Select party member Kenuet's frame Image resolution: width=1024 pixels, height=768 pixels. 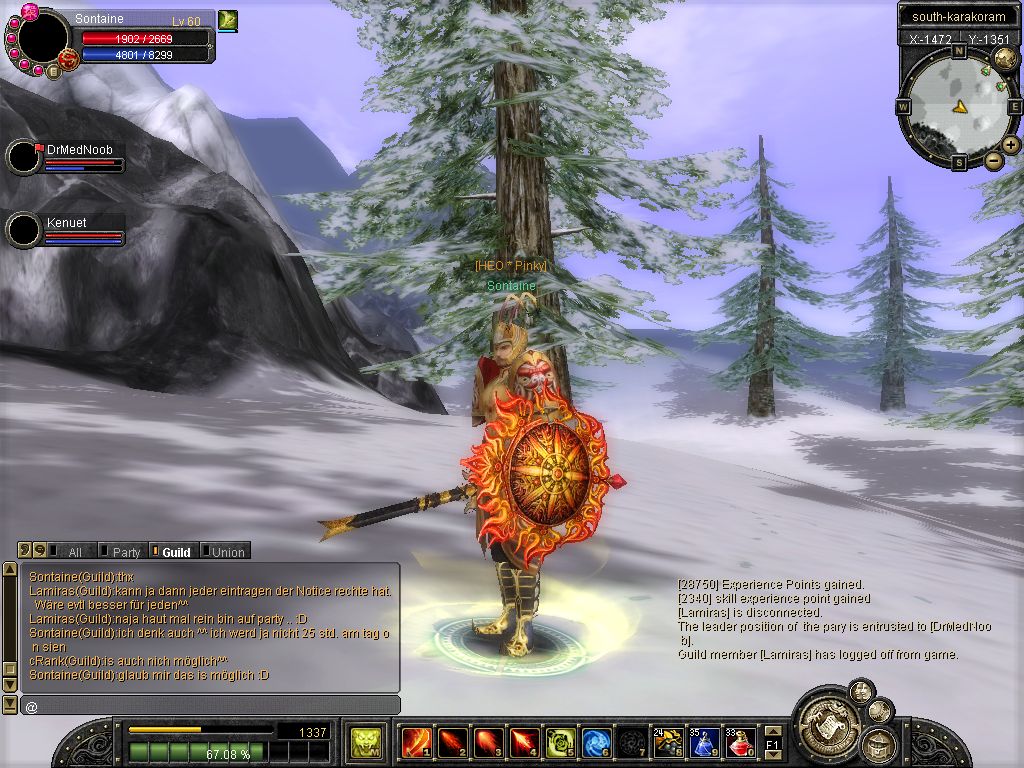coord(65,229)
